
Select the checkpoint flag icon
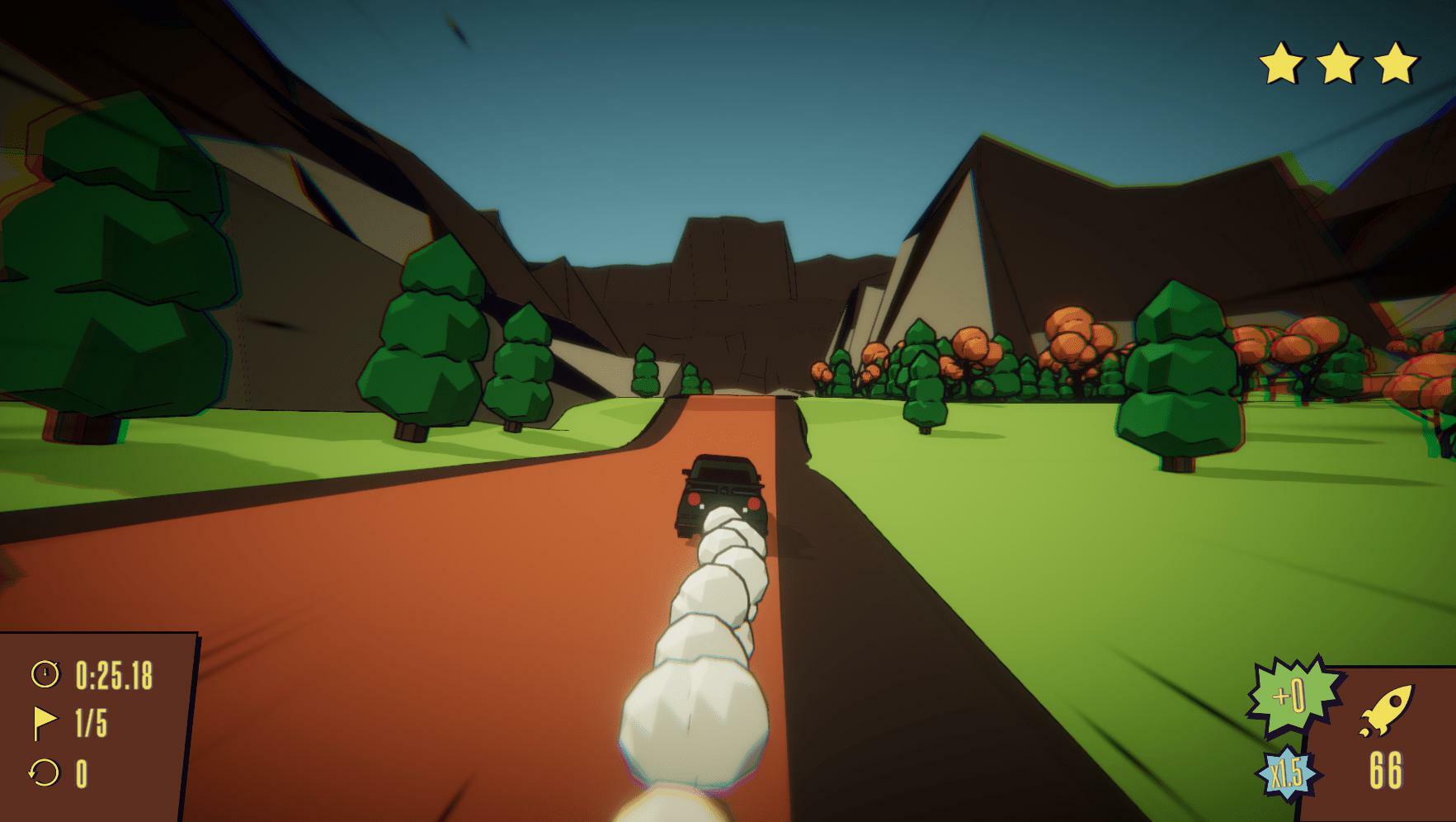coord(45,723)
